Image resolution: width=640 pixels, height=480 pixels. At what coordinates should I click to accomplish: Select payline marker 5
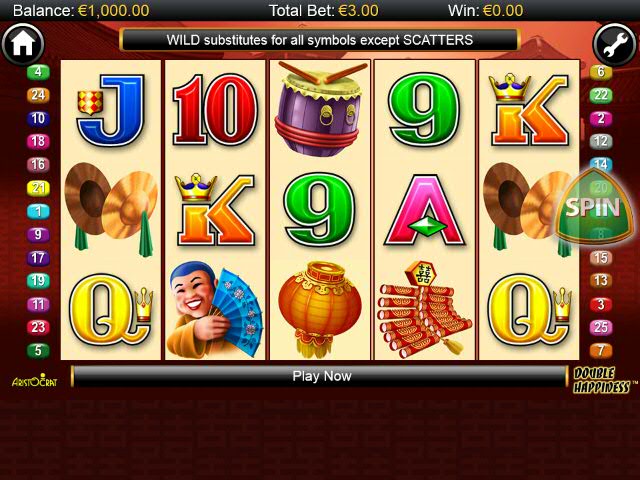(x=38, y=350)
